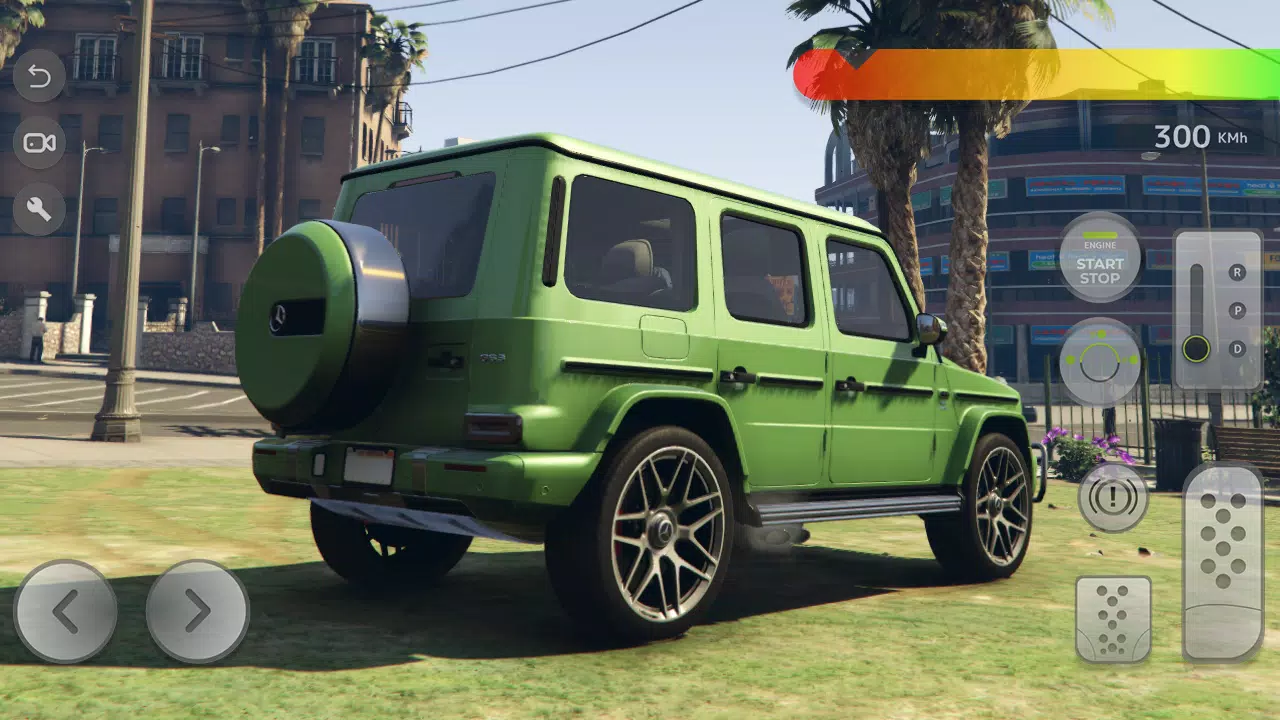Select Reverse gear R
This screenshot has height=720, width=1280.
point(1236,272)
